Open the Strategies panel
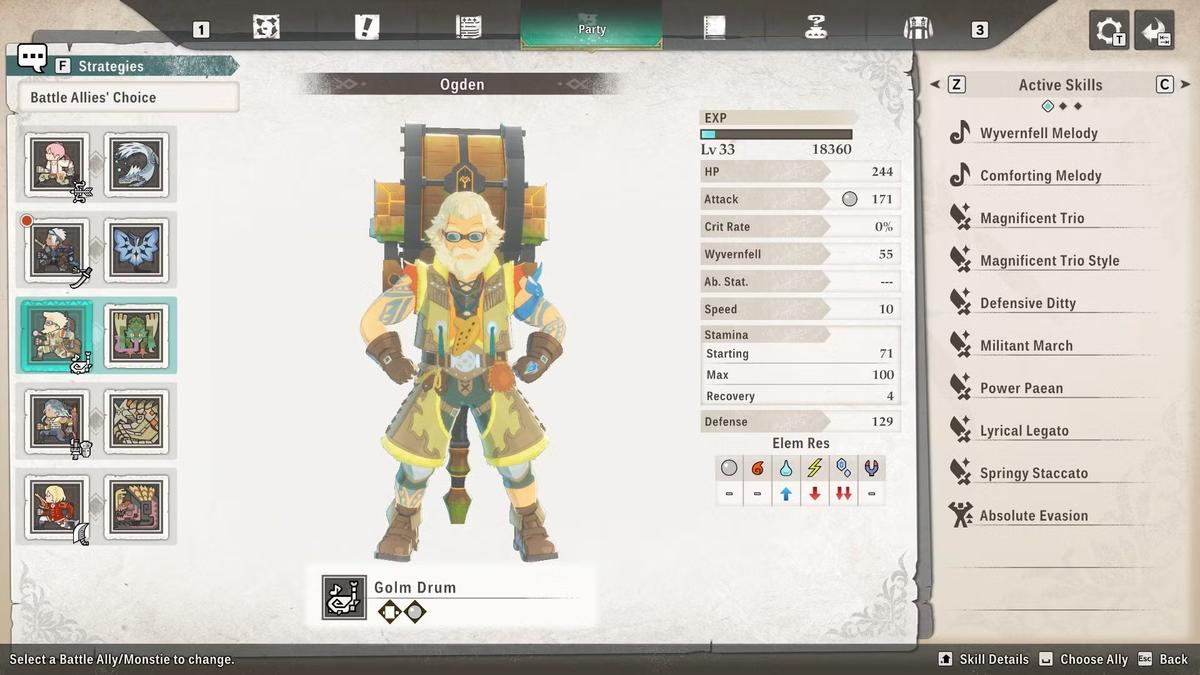Image resolution: width=1200 pixels, height=675 pixels. click(110, 66)
